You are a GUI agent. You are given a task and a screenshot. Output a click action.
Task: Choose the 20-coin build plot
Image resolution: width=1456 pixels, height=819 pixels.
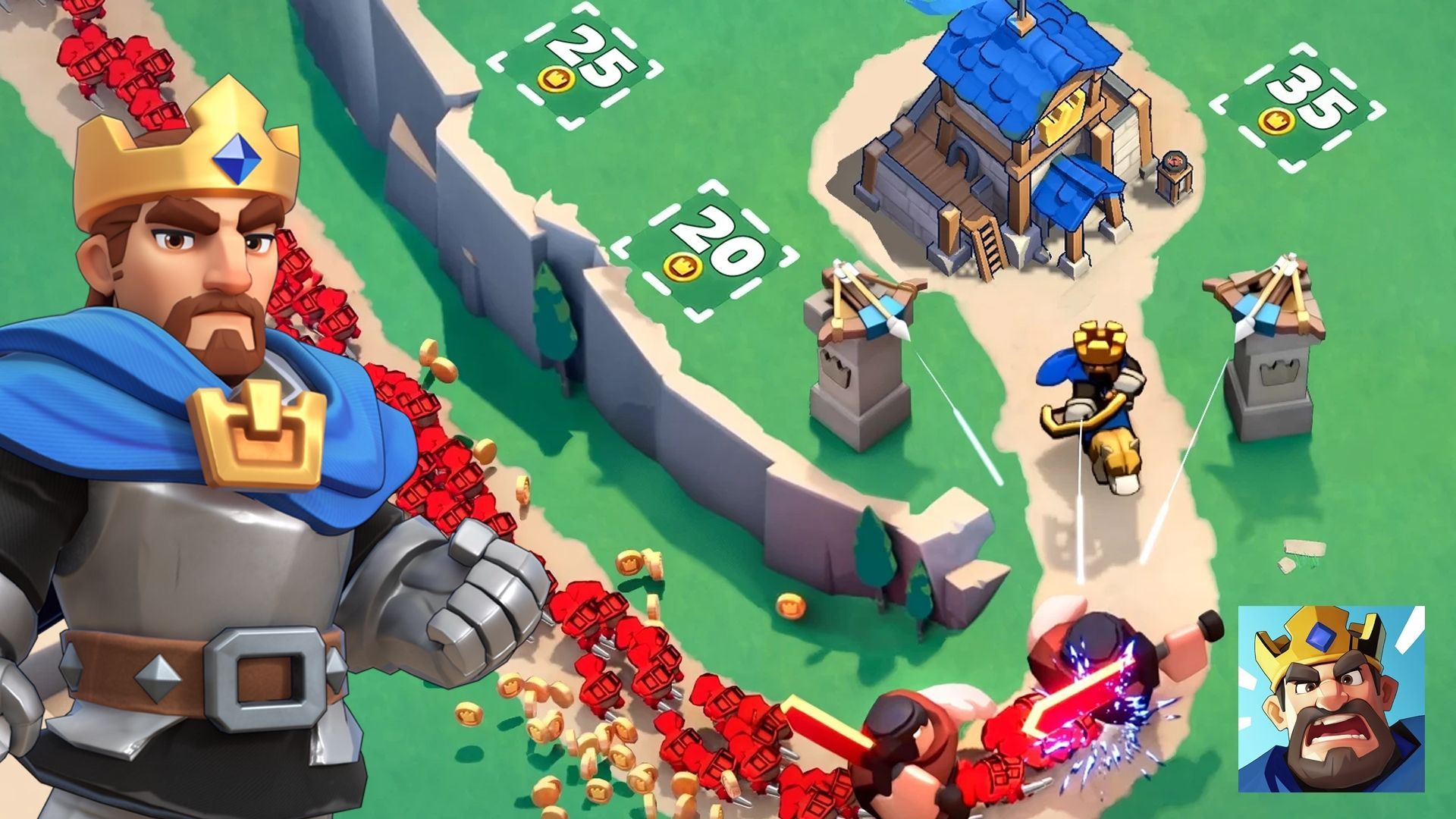click(x=704, y=250)
